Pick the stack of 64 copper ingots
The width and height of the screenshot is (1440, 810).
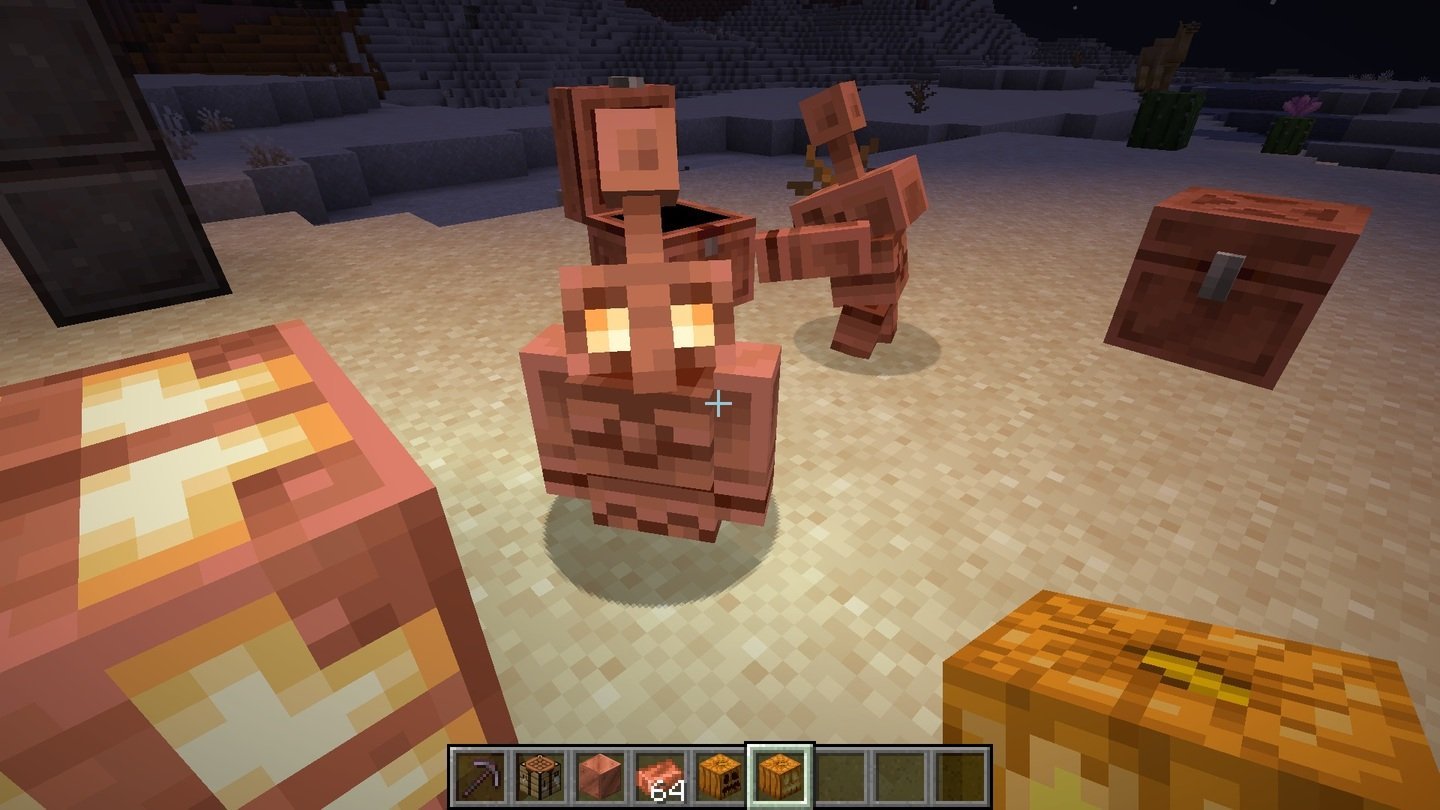pyautogui.click(x=660, y=776)
